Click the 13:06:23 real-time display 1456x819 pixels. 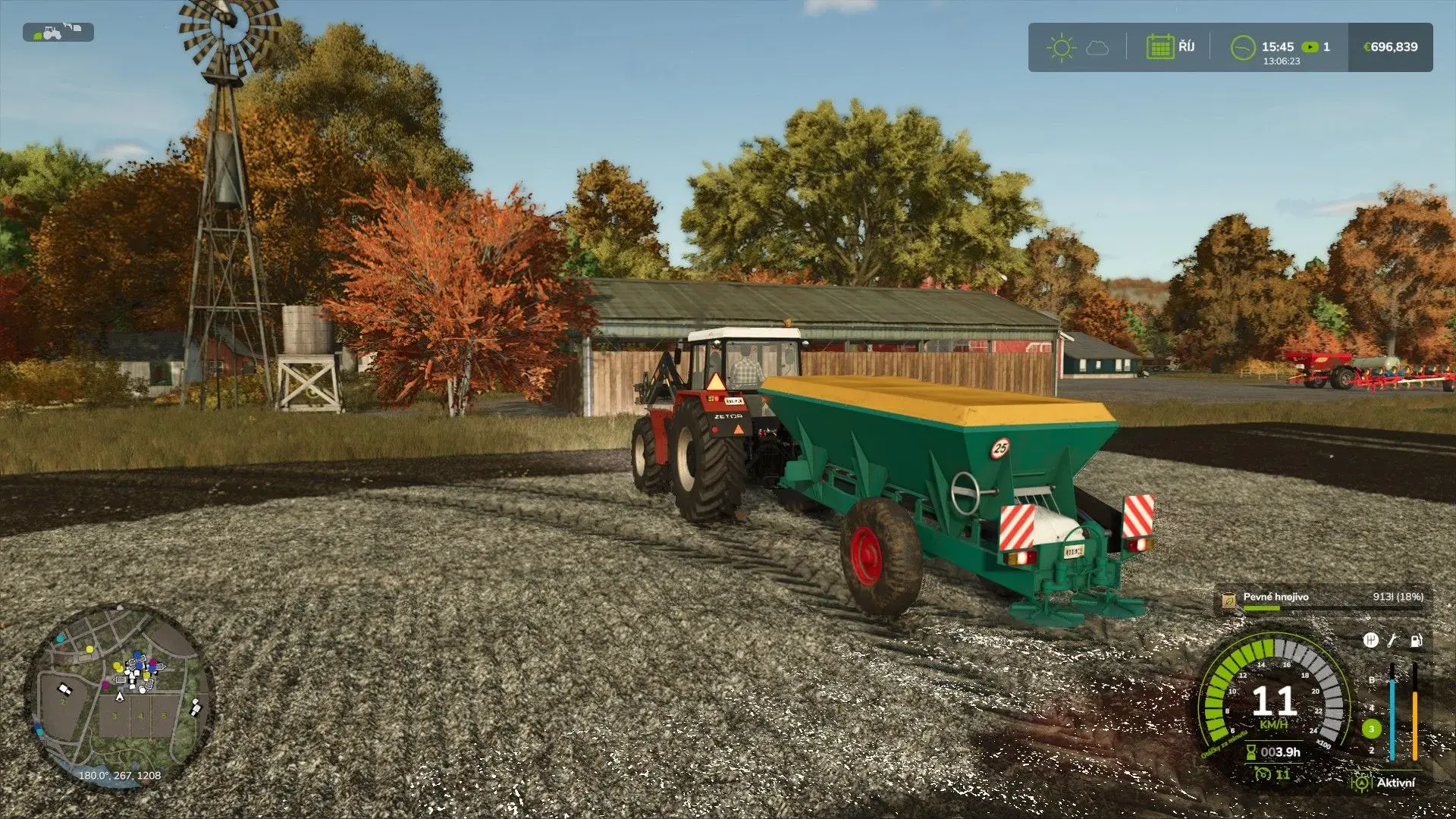click(1281, 61)
